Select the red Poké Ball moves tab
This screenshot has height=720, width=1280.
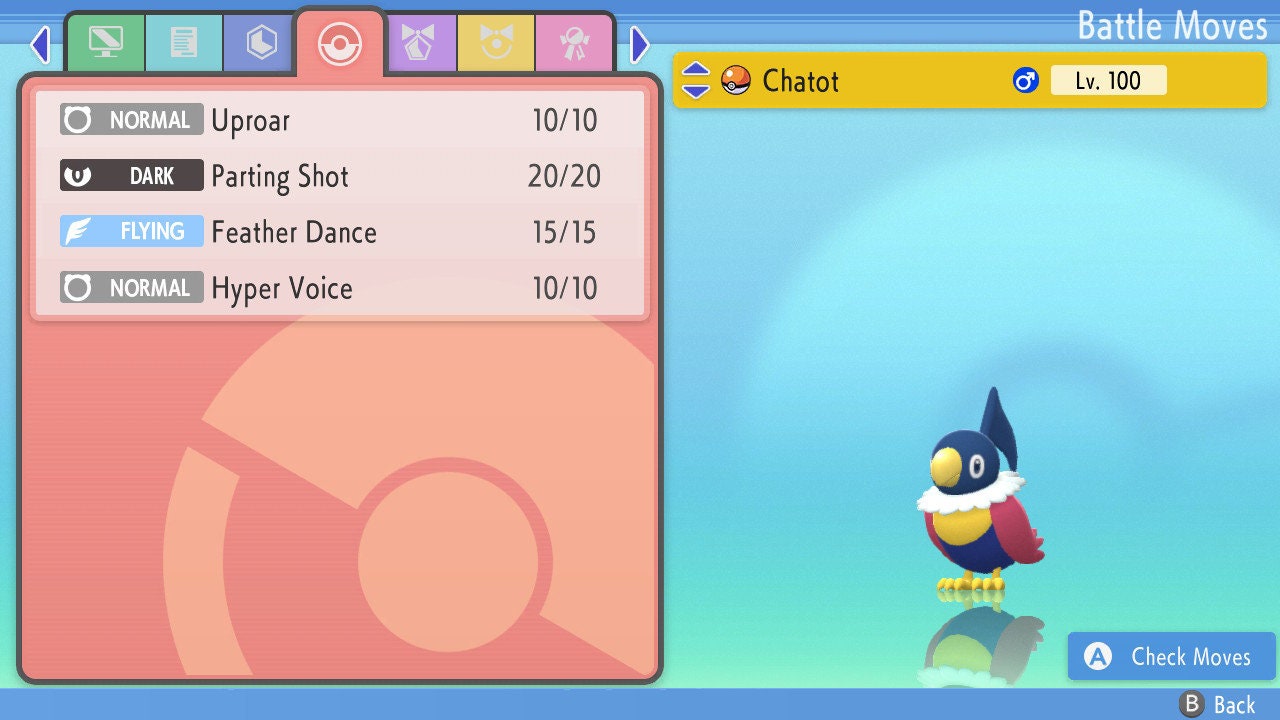[x=339, y=44]
